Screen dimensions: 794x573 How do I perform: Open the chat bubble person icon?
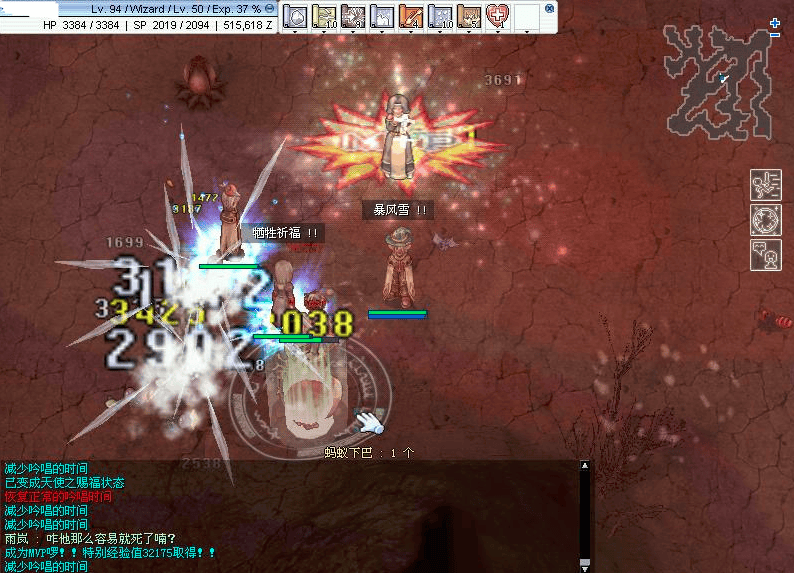pos(765,254)
